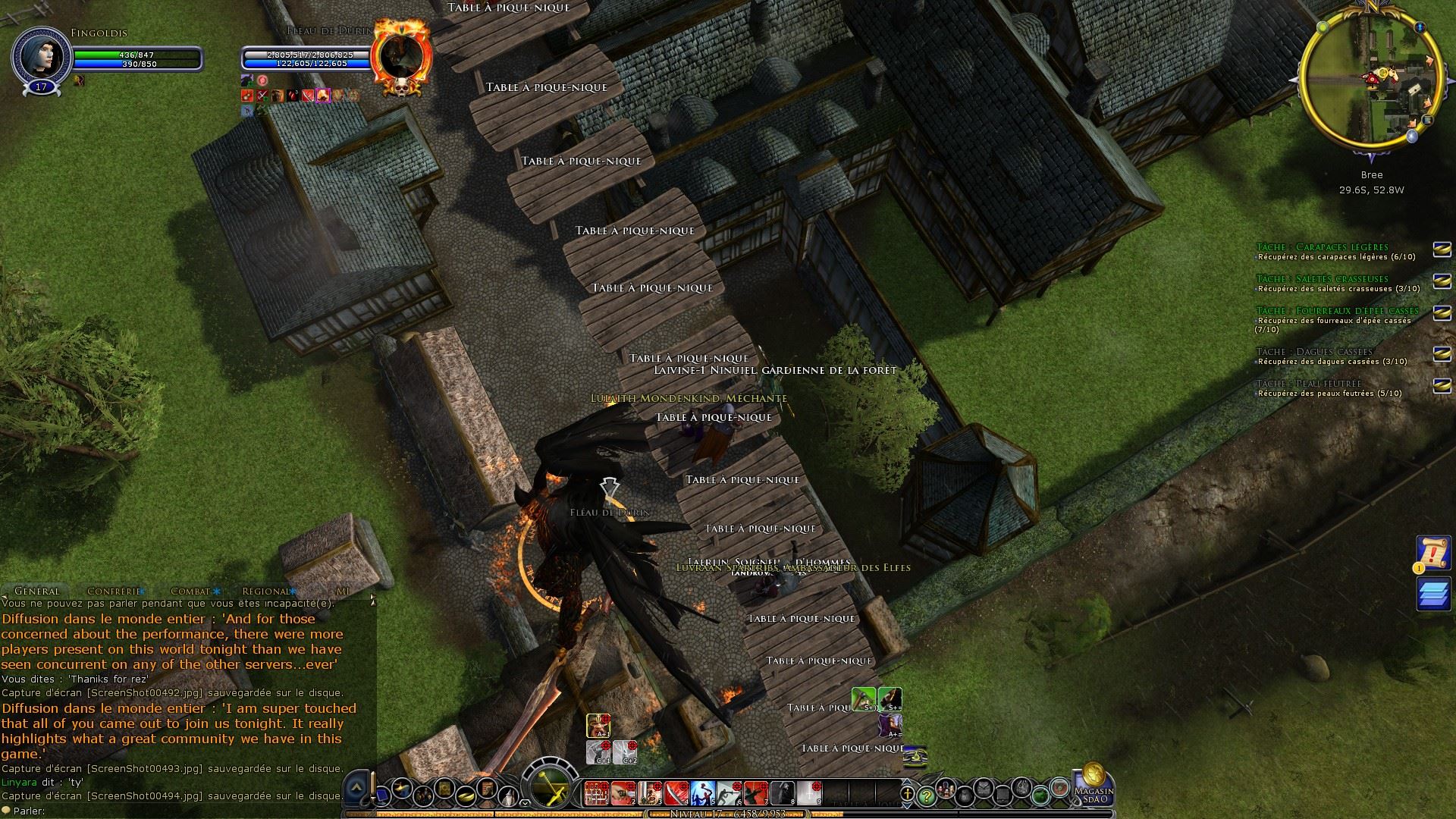Open the green question mark help button

(x=926, y=795)
